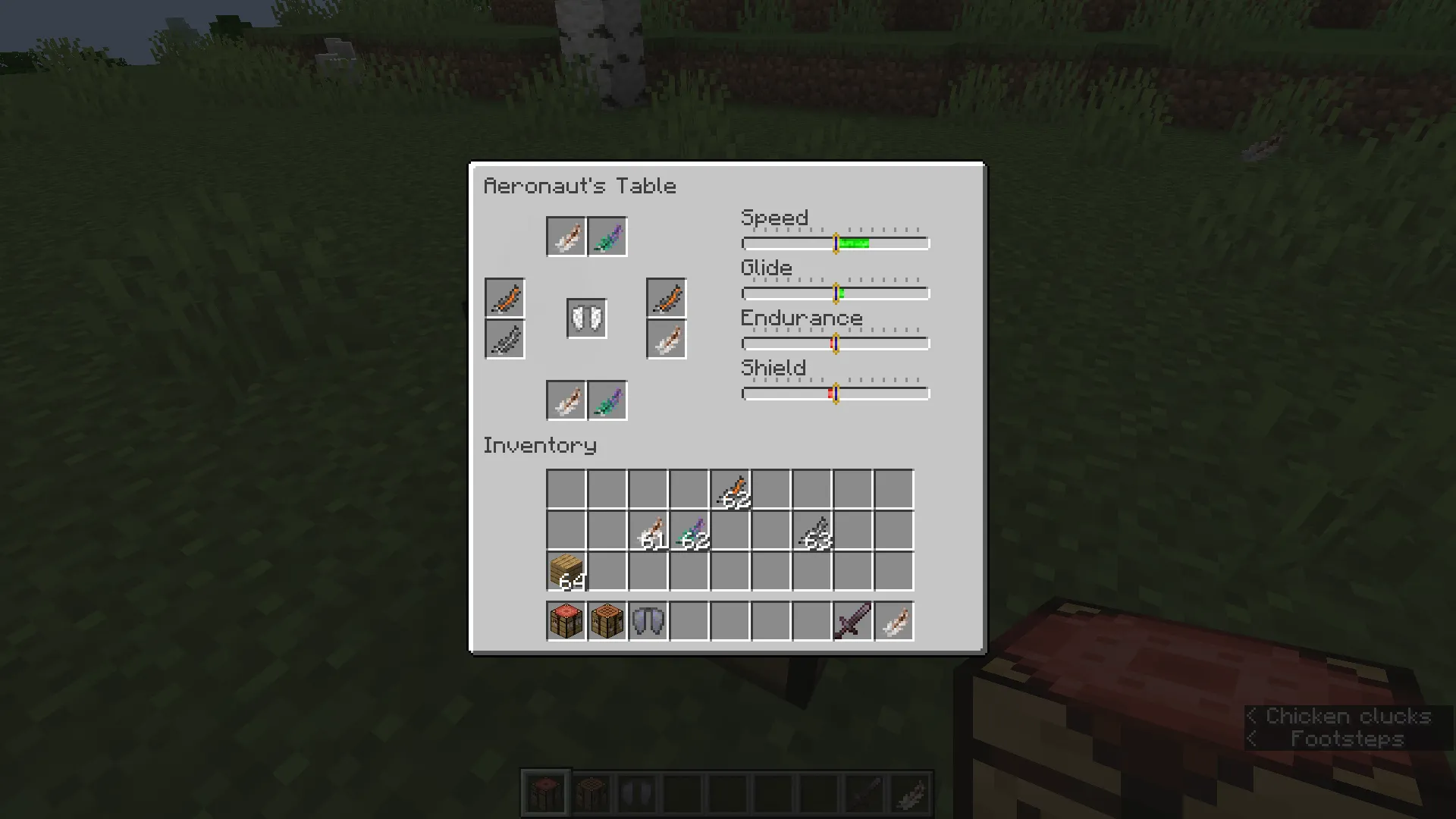This screenshot has width=1456, height=819.
Task: Click the single feather in the last hotbar slot
Action: point(893,620)
